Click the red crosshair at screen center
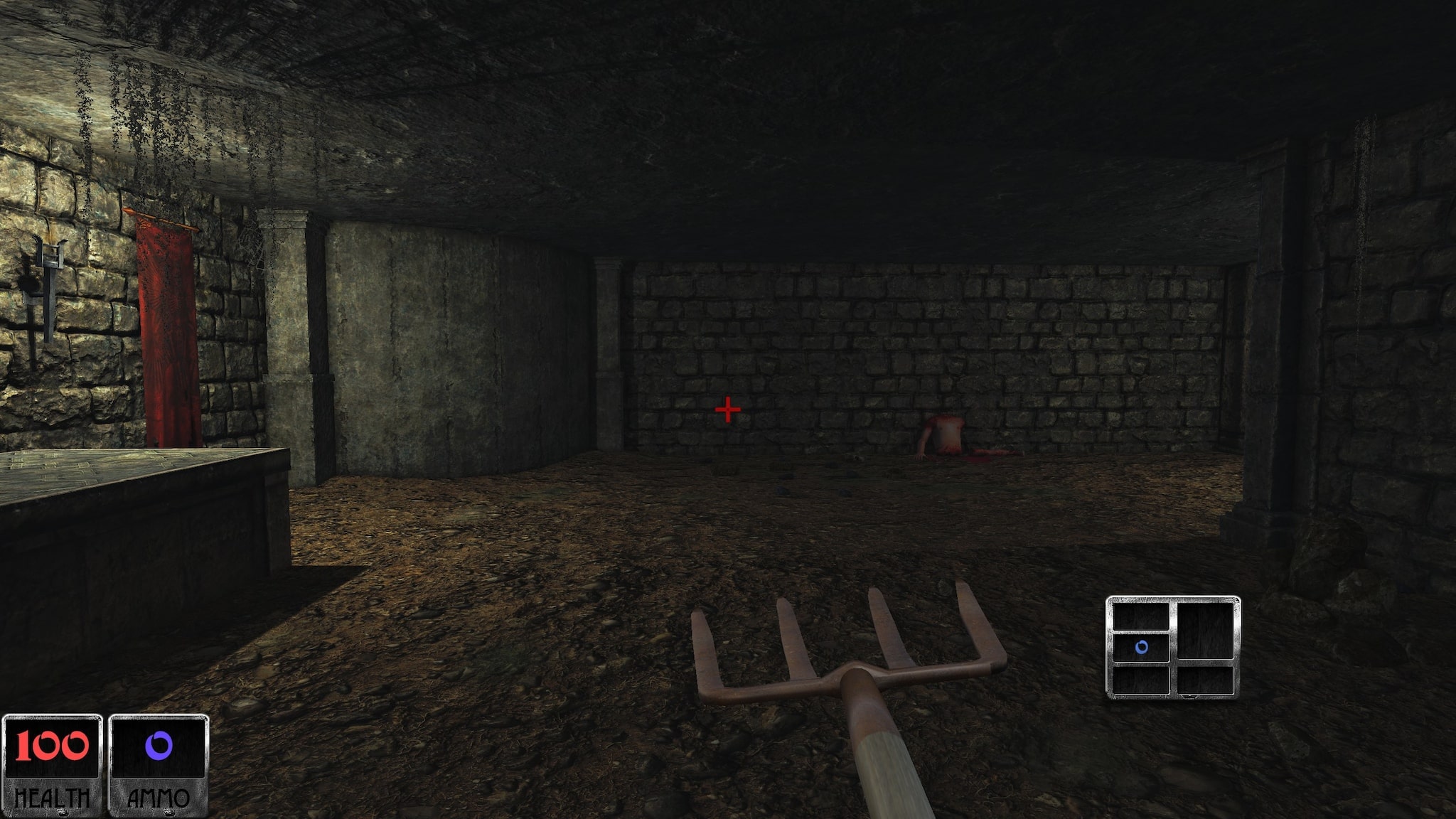The image size is (1456, 819). pyautogui.click(x=727, y=410)
